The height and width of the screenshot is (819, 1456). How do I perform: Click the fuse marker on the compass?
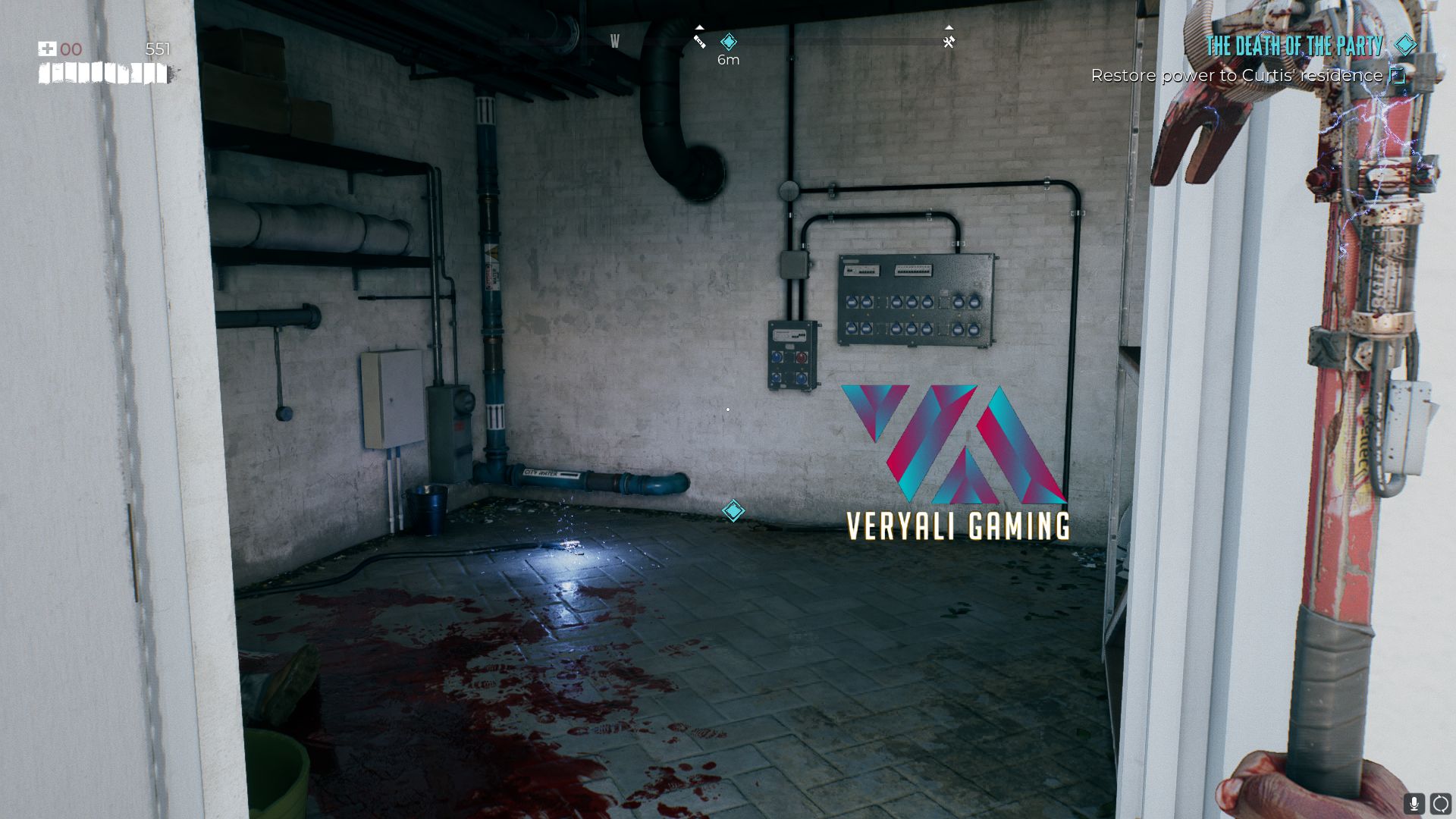(x=699, y=42)
